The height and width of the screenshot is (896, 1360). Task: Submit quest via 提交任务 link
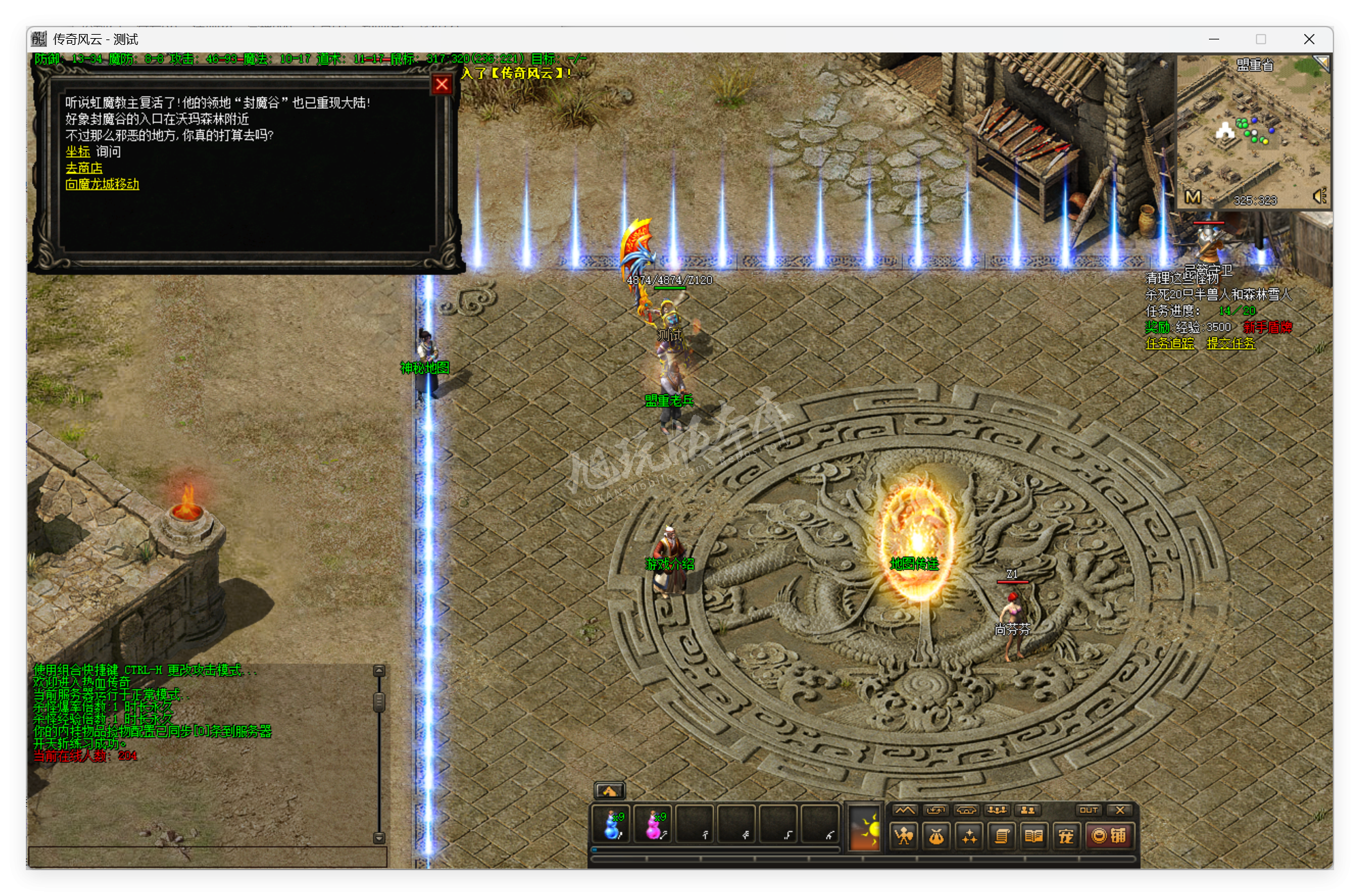pyautogui.click(x=1231, y=344)
